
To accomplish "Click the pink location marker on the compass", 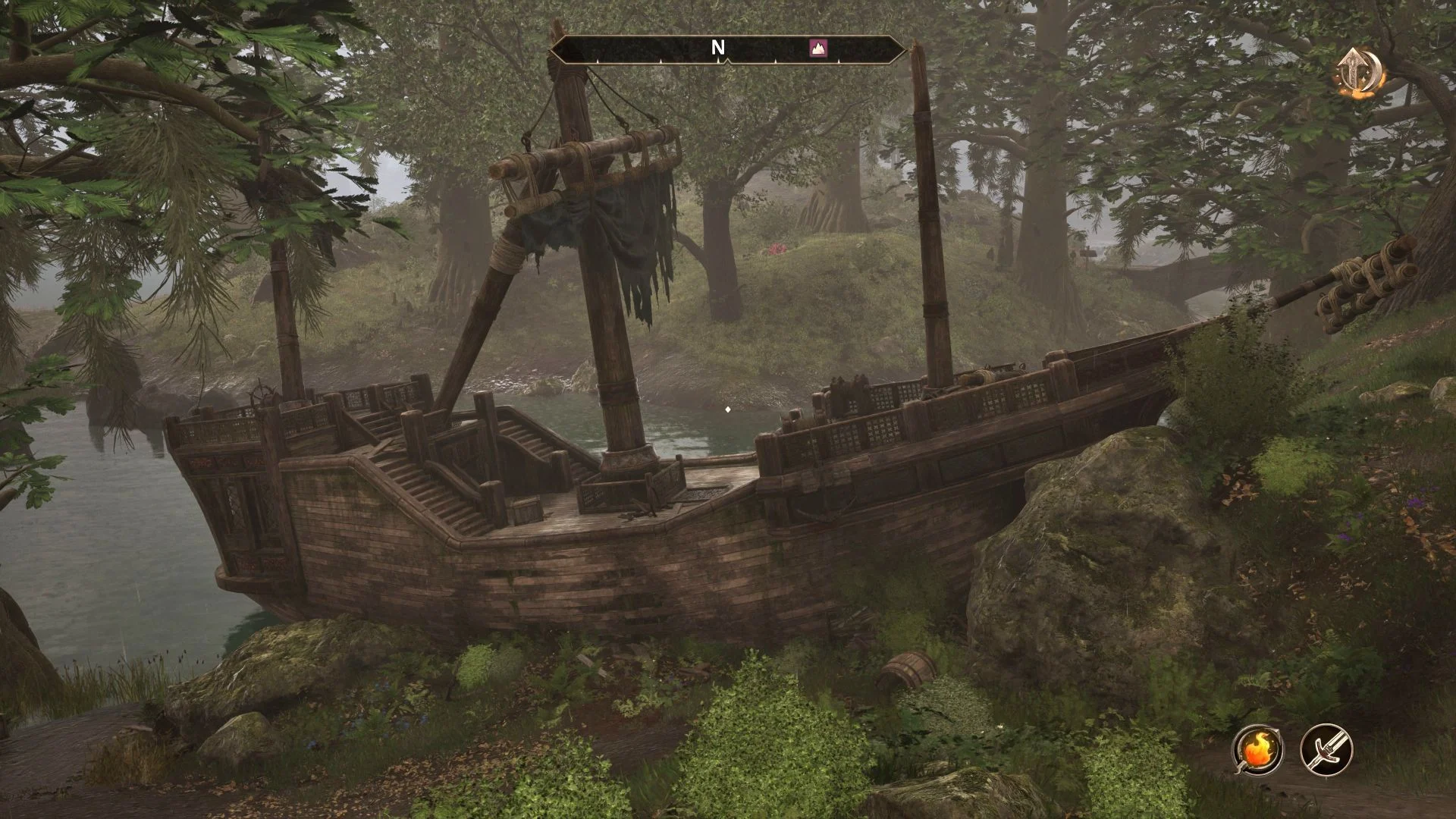I will click(819, 48).
